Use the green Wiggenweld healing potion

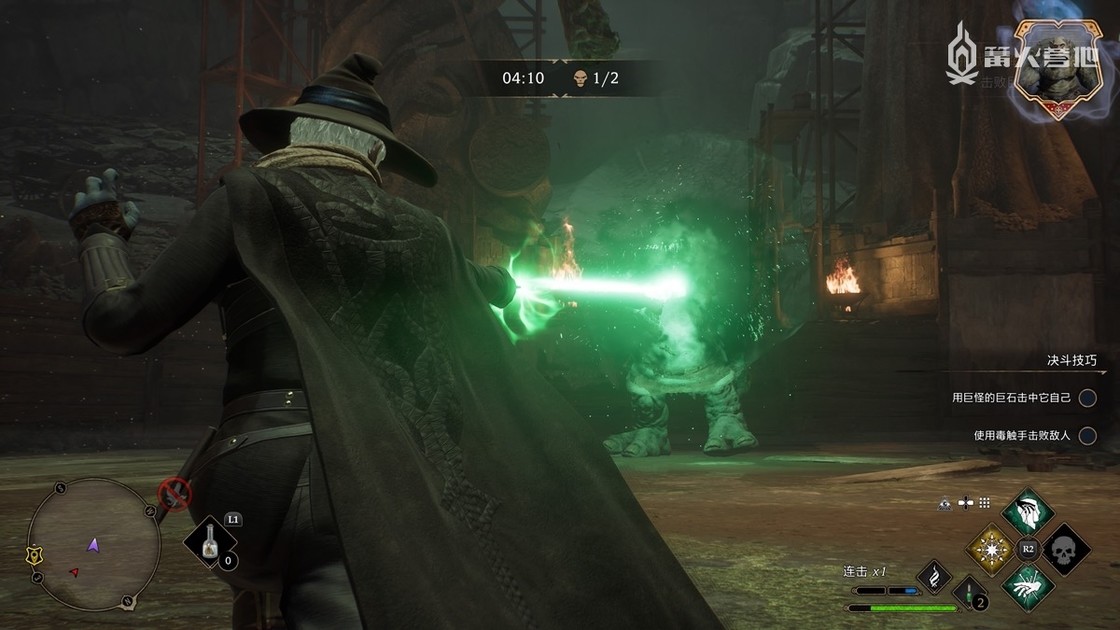pos(967,592)
